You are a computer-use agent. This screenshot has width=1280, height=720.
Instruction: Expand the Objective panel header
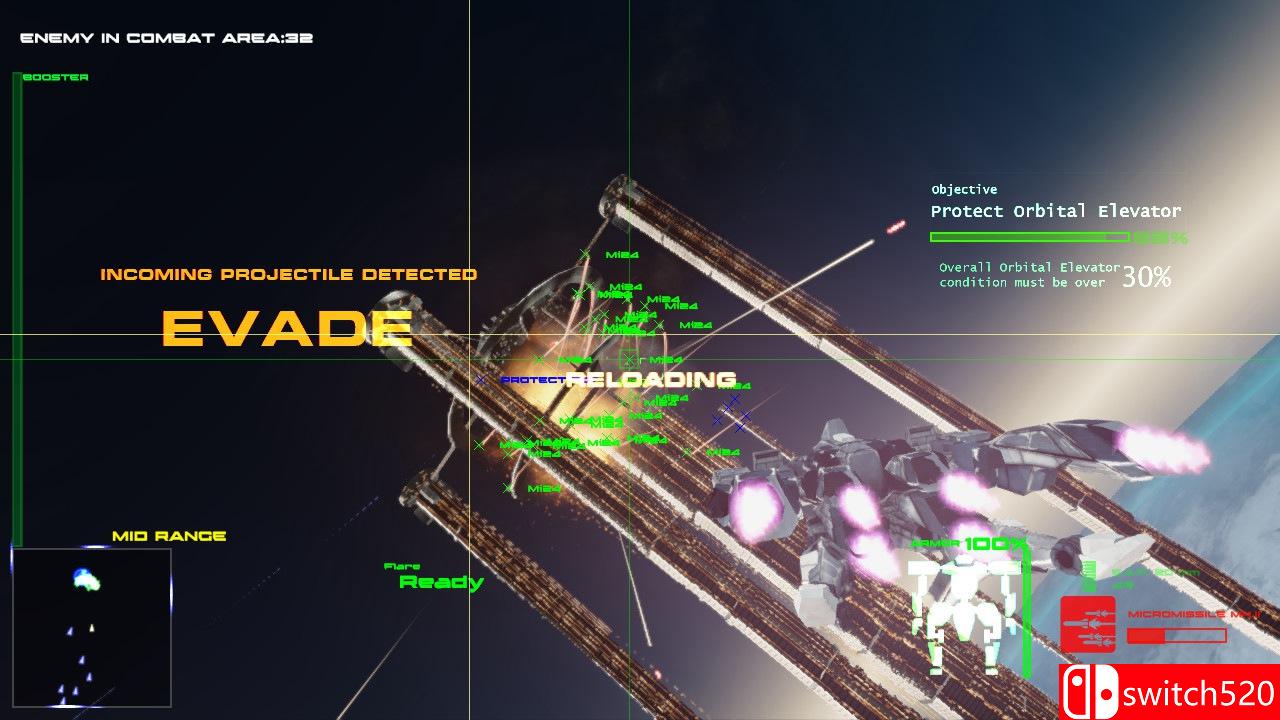coord(963,189)
